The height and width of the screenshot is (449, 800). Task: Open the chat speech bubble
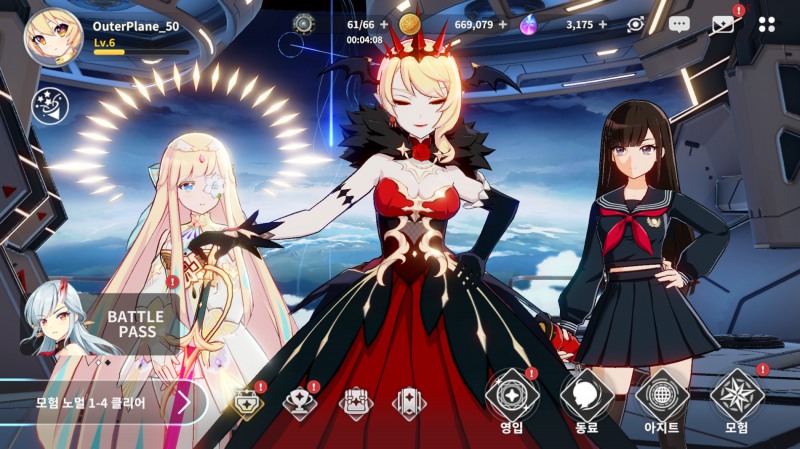[679, 24]
